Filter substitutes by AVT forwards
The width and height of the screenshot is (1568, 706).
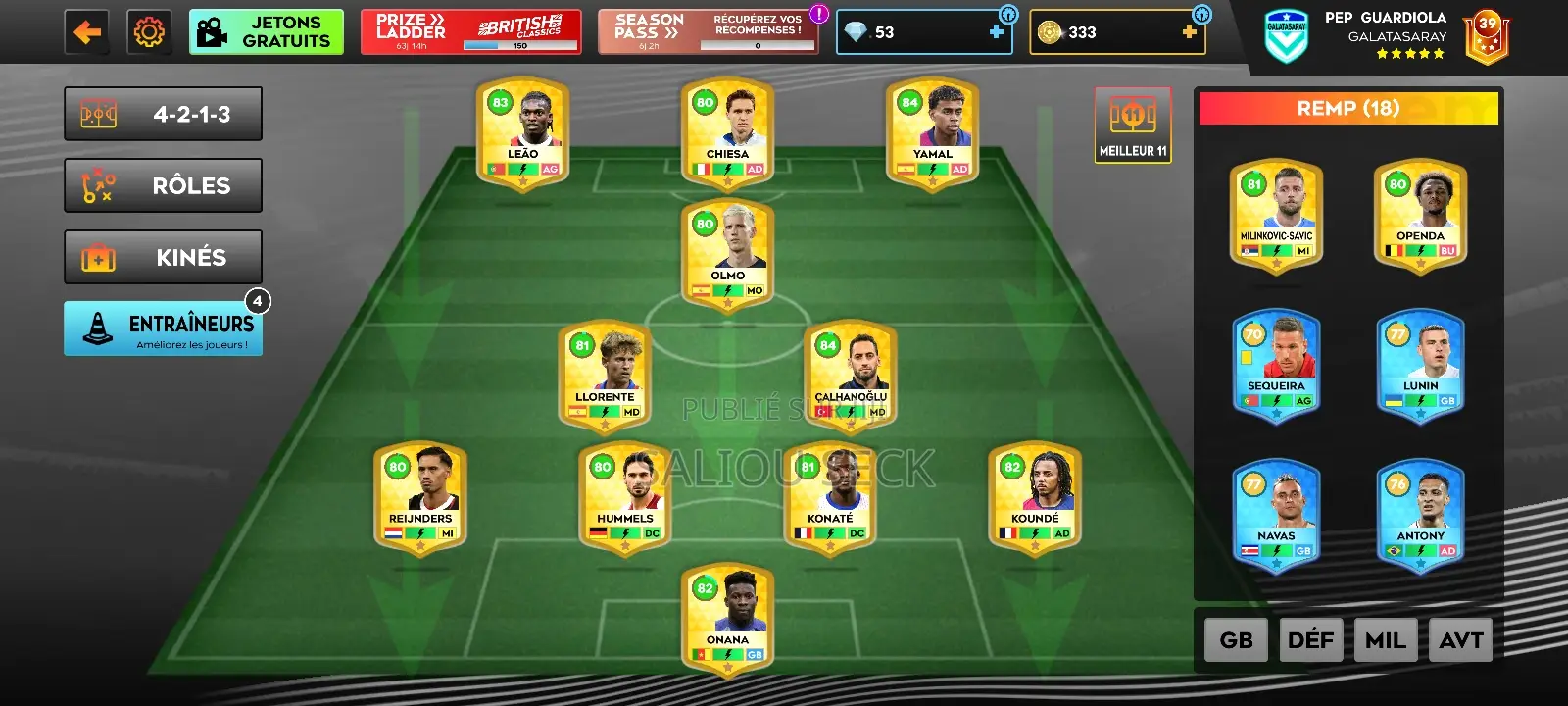(1460, 640)
